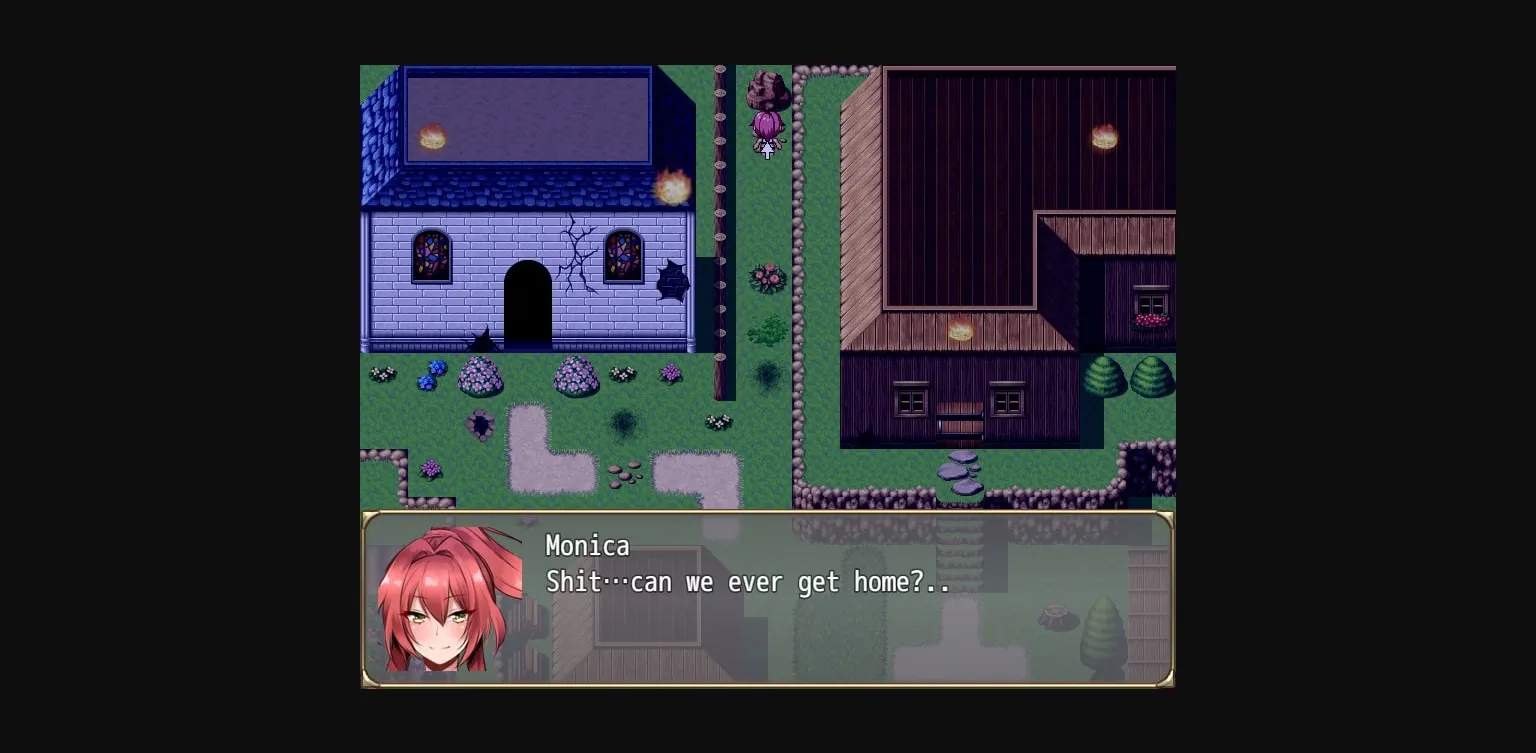Click the dialogue text to advance conversation
This screenshot has width=1536, height=753.
pos(746,582)
